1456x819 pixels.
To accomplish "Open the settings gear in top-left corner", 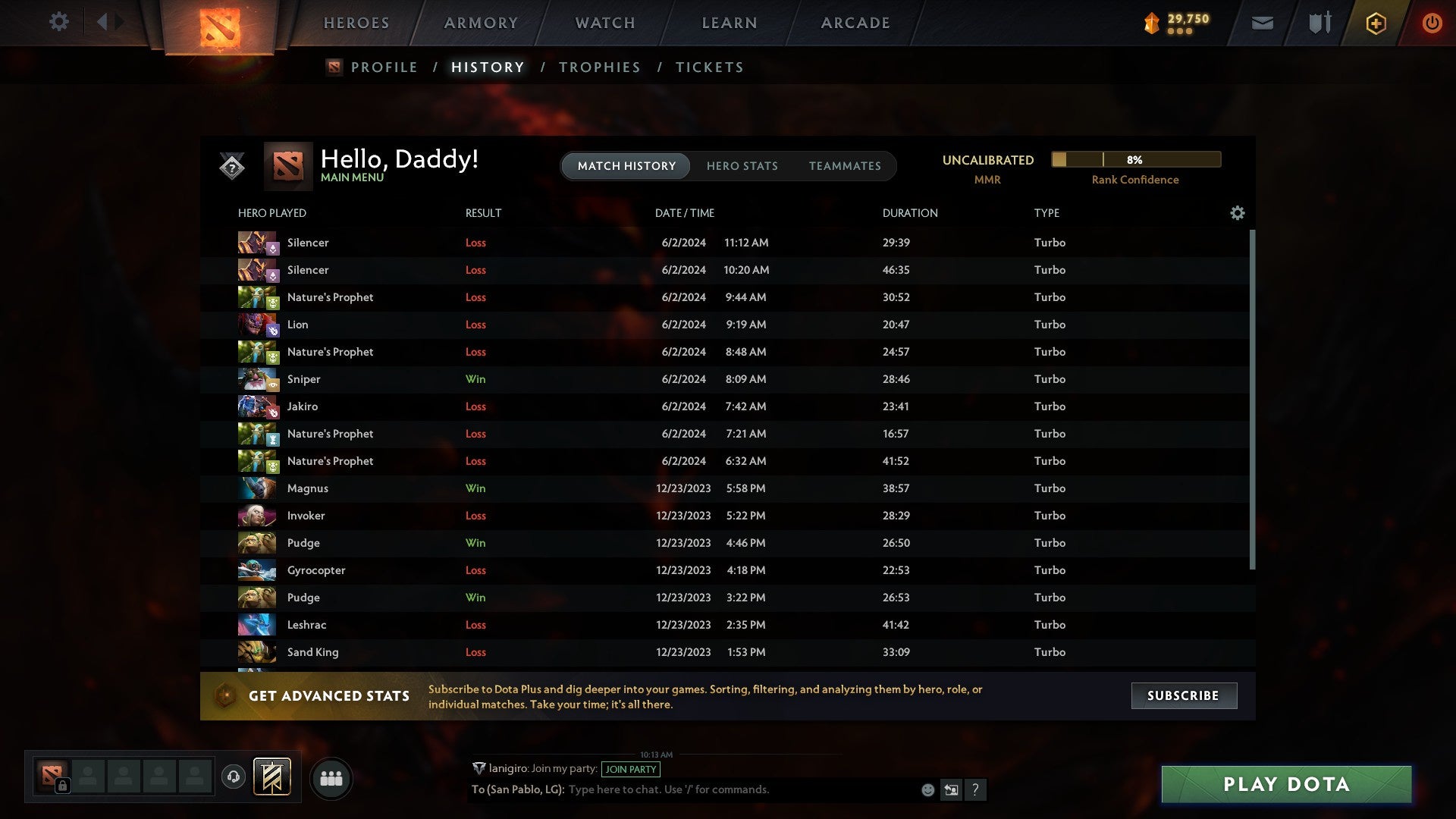I will point(59,22).
